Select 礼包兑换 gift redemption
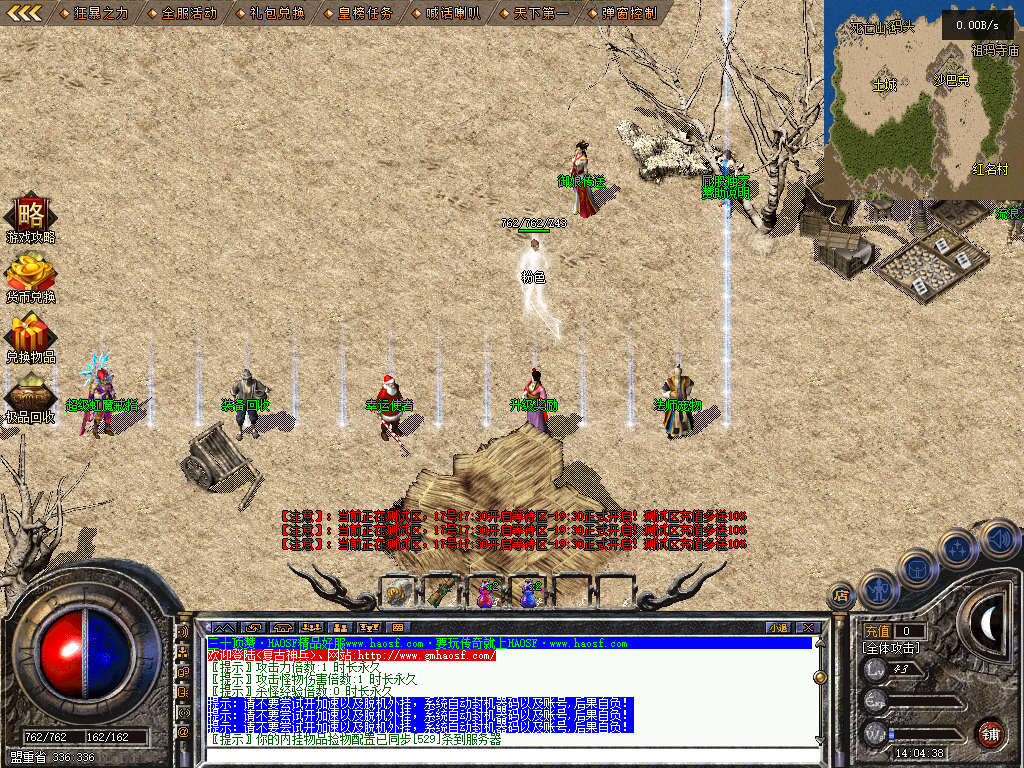 pyautogui.click(x=270, y=14)
